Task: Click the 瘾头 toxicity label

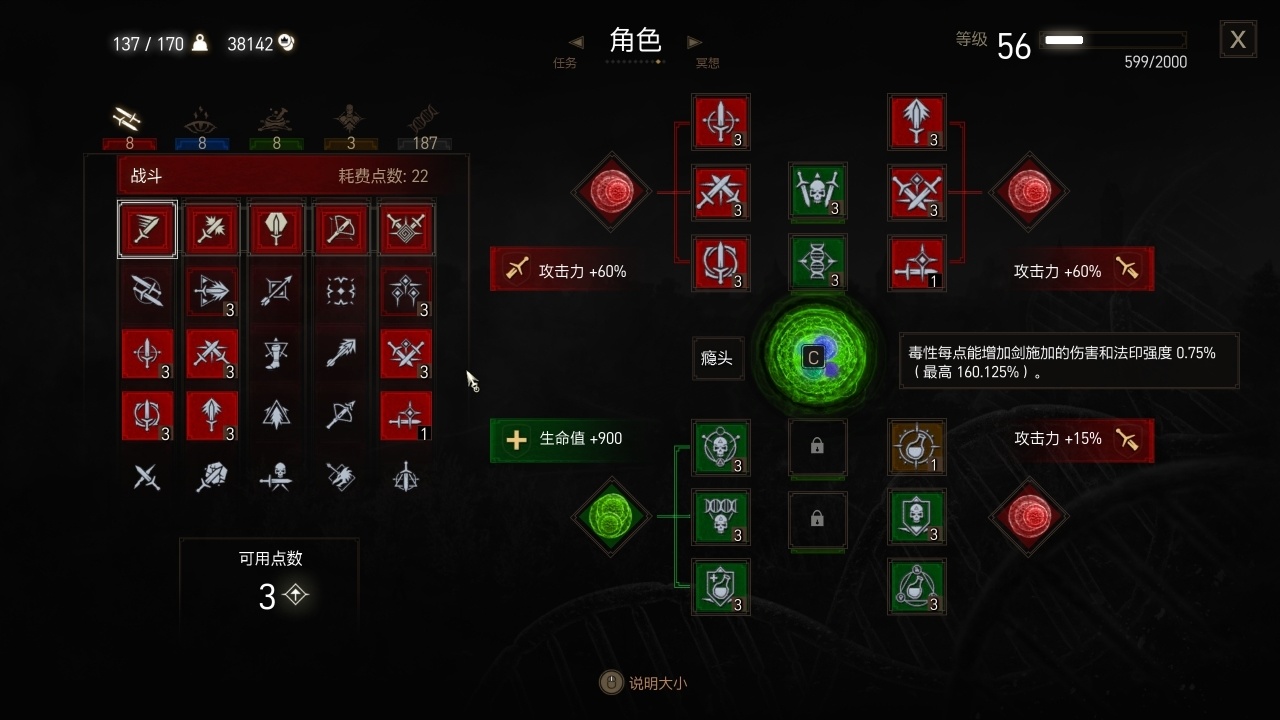Action: click(x=716, y=358)
